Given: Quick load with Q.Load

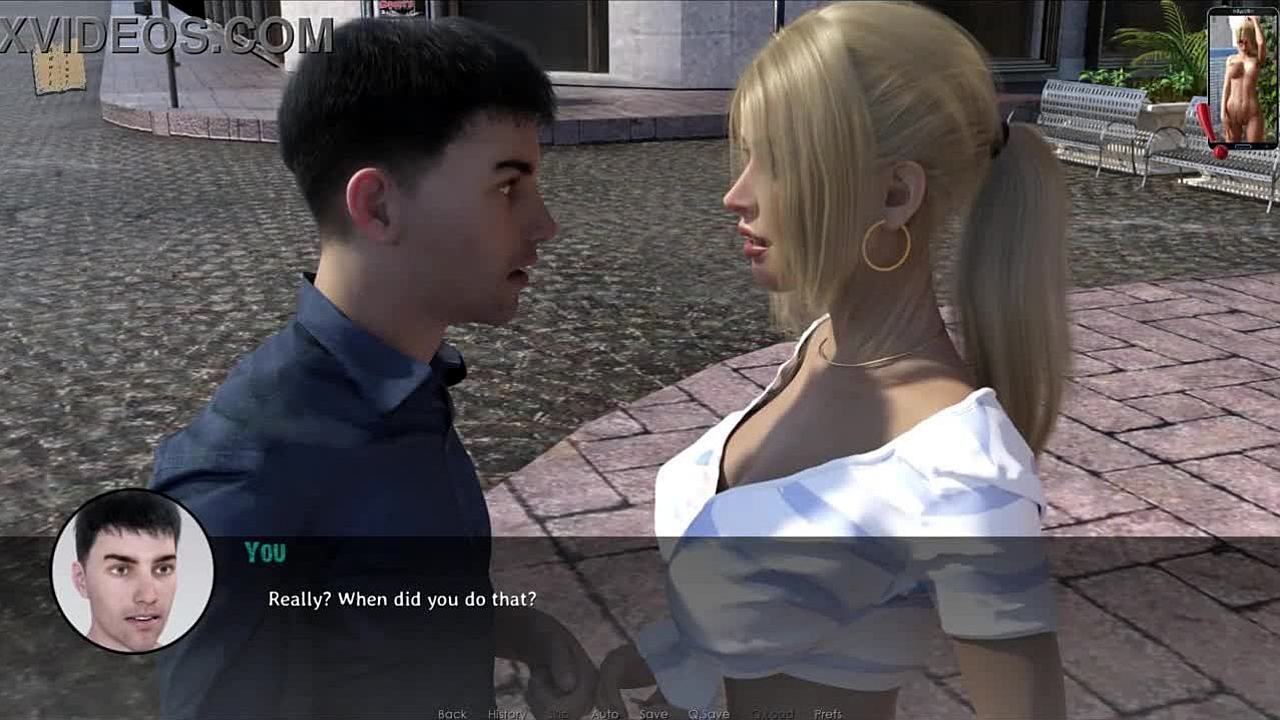Looking at the screenshot, I should click(772, 714).
